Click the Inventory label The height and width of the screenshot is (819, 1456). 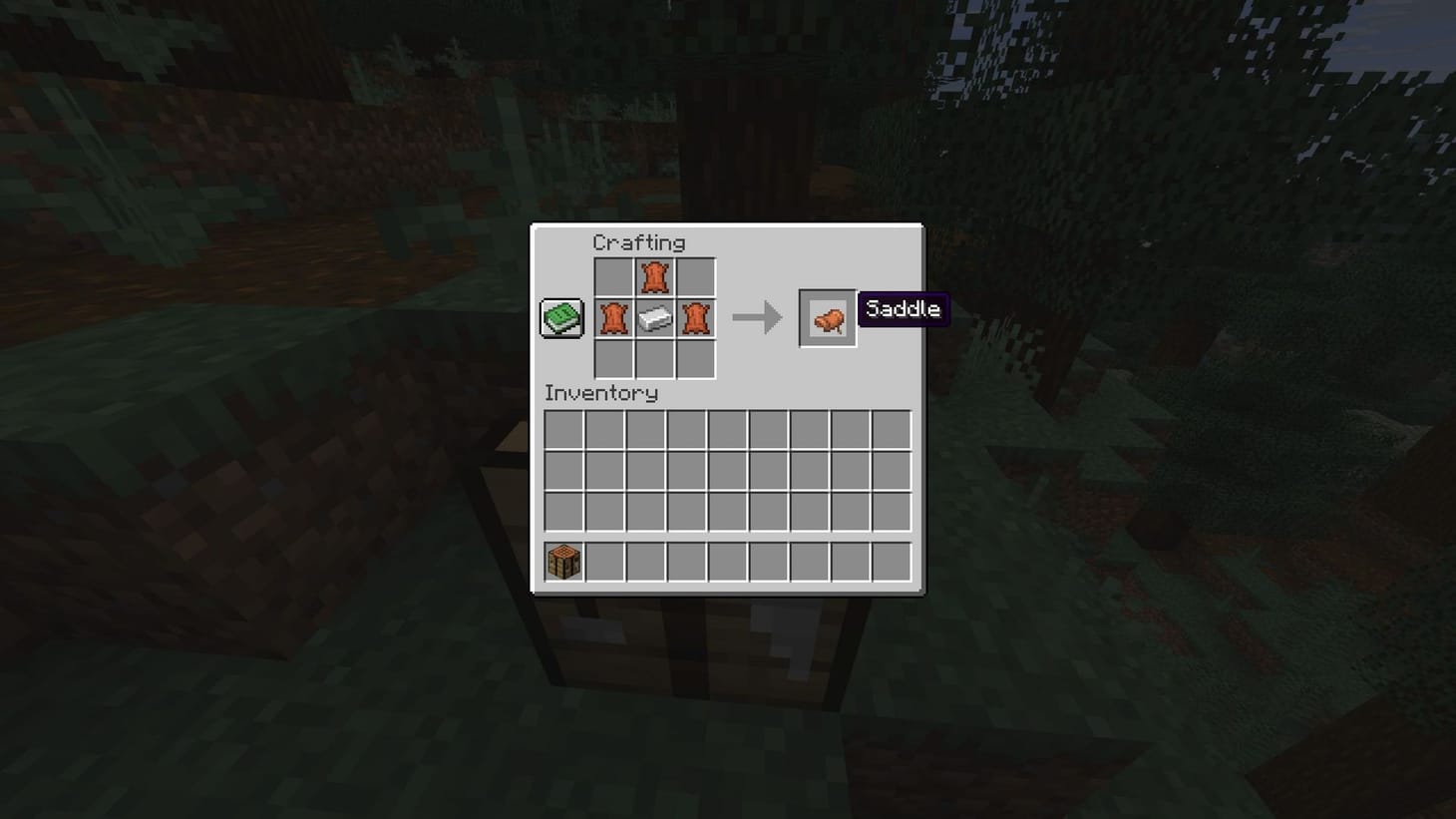pos(600,393)
